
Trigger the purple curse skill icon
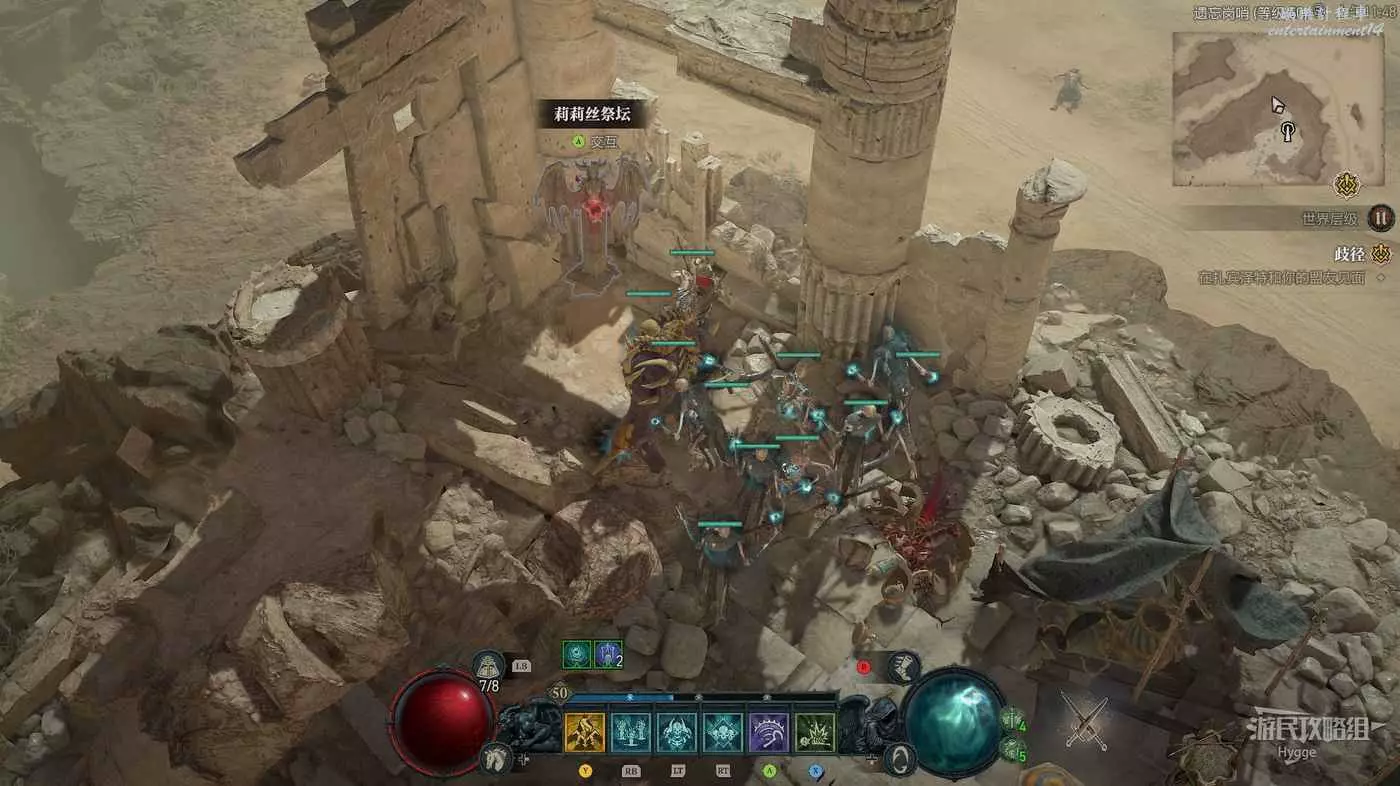769,732
